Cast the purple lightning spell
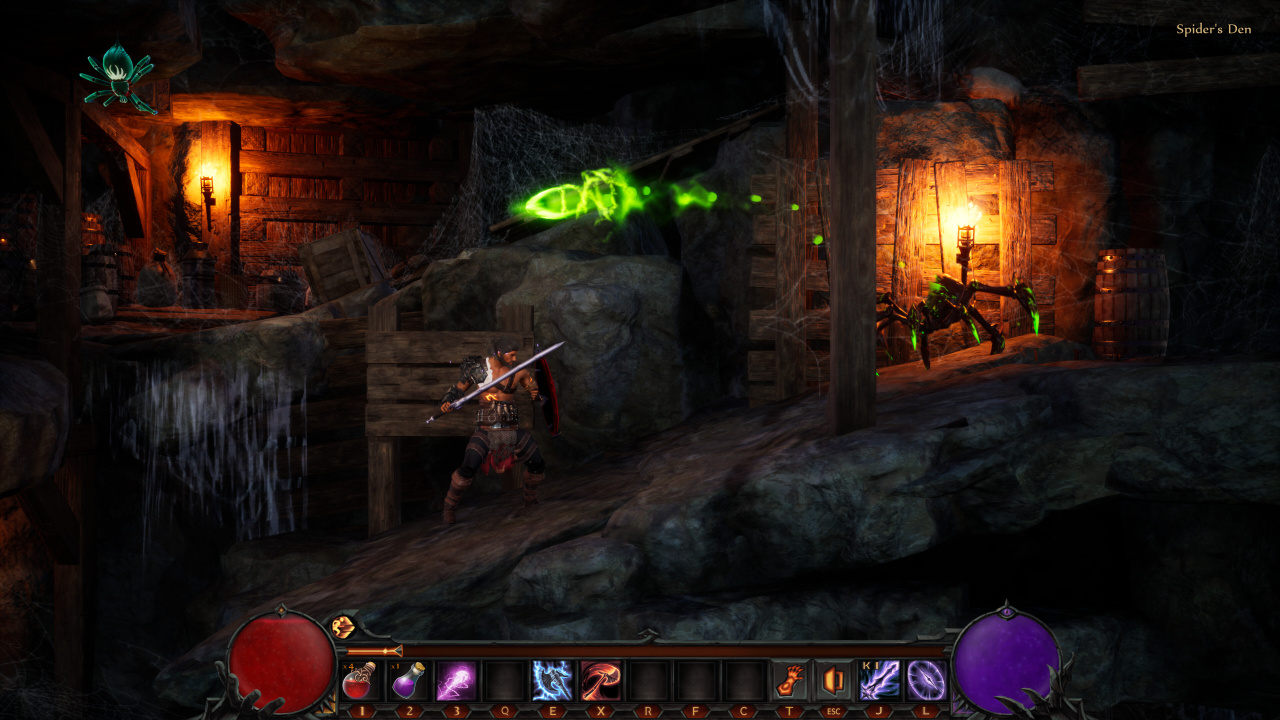 (455, 681)
